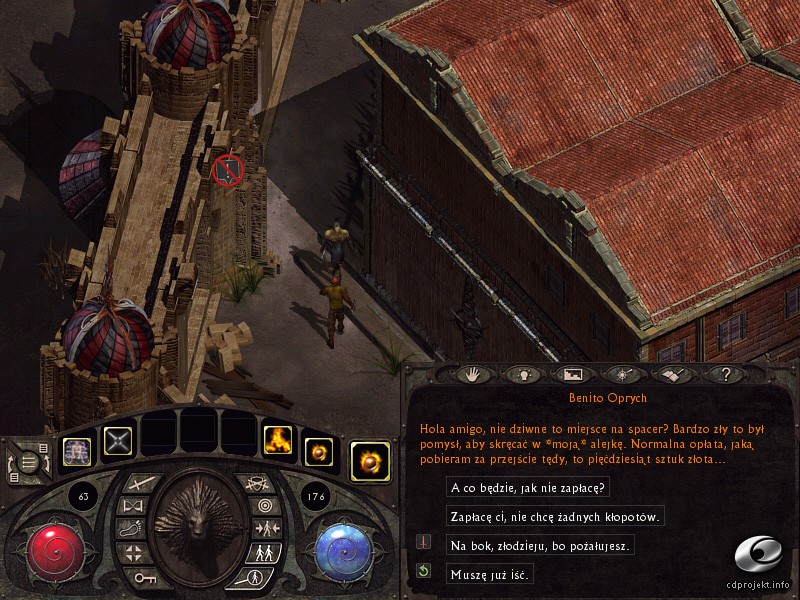Select the large fire orb active spell
This screenshot has height=600, width=800.
pos(370,462)
